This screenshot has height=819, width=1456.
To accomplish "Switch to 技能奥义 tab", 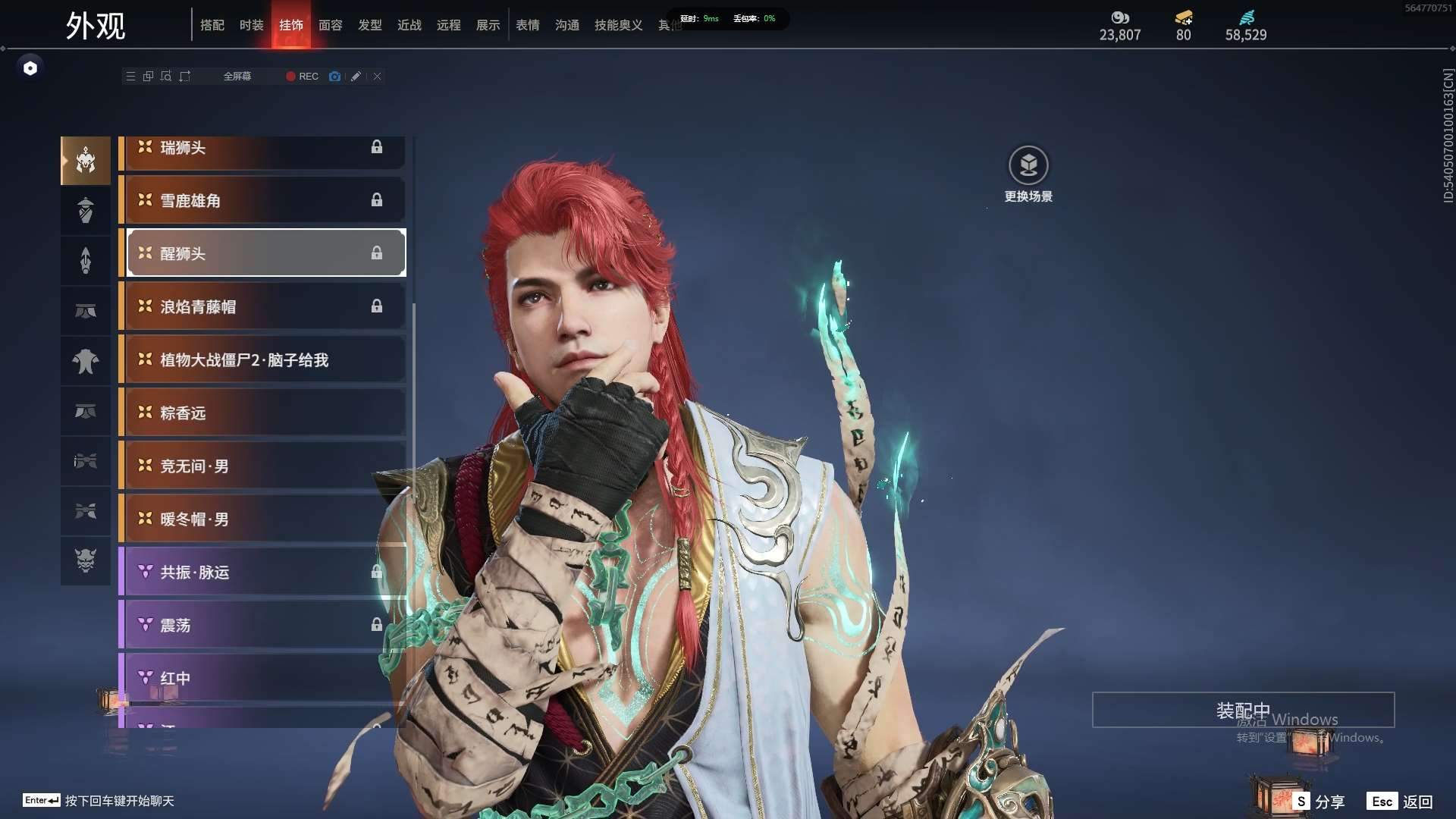I will pyautogui.click(x=618, y=25).
